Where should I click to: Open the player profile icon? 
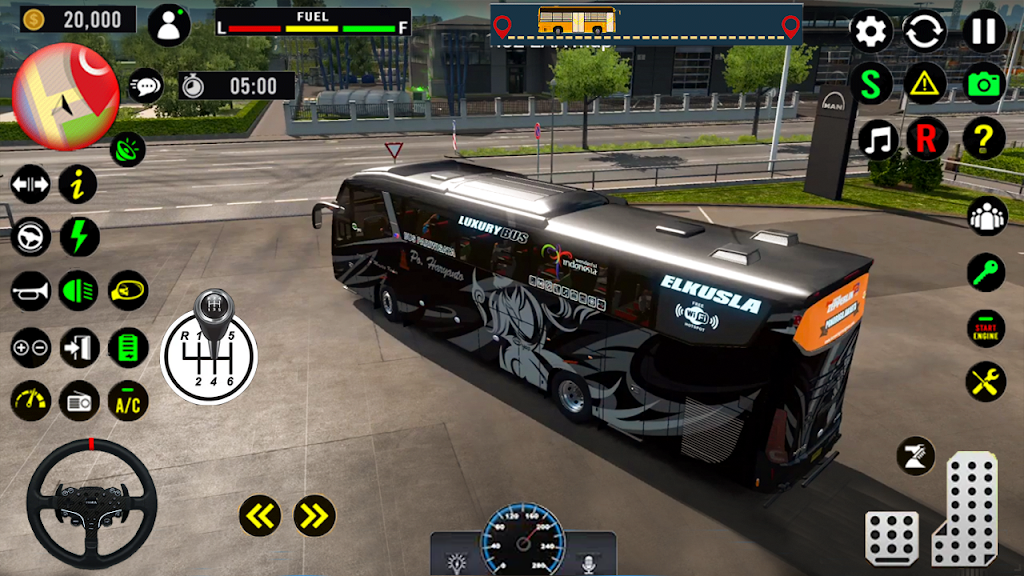pos(169,25)
